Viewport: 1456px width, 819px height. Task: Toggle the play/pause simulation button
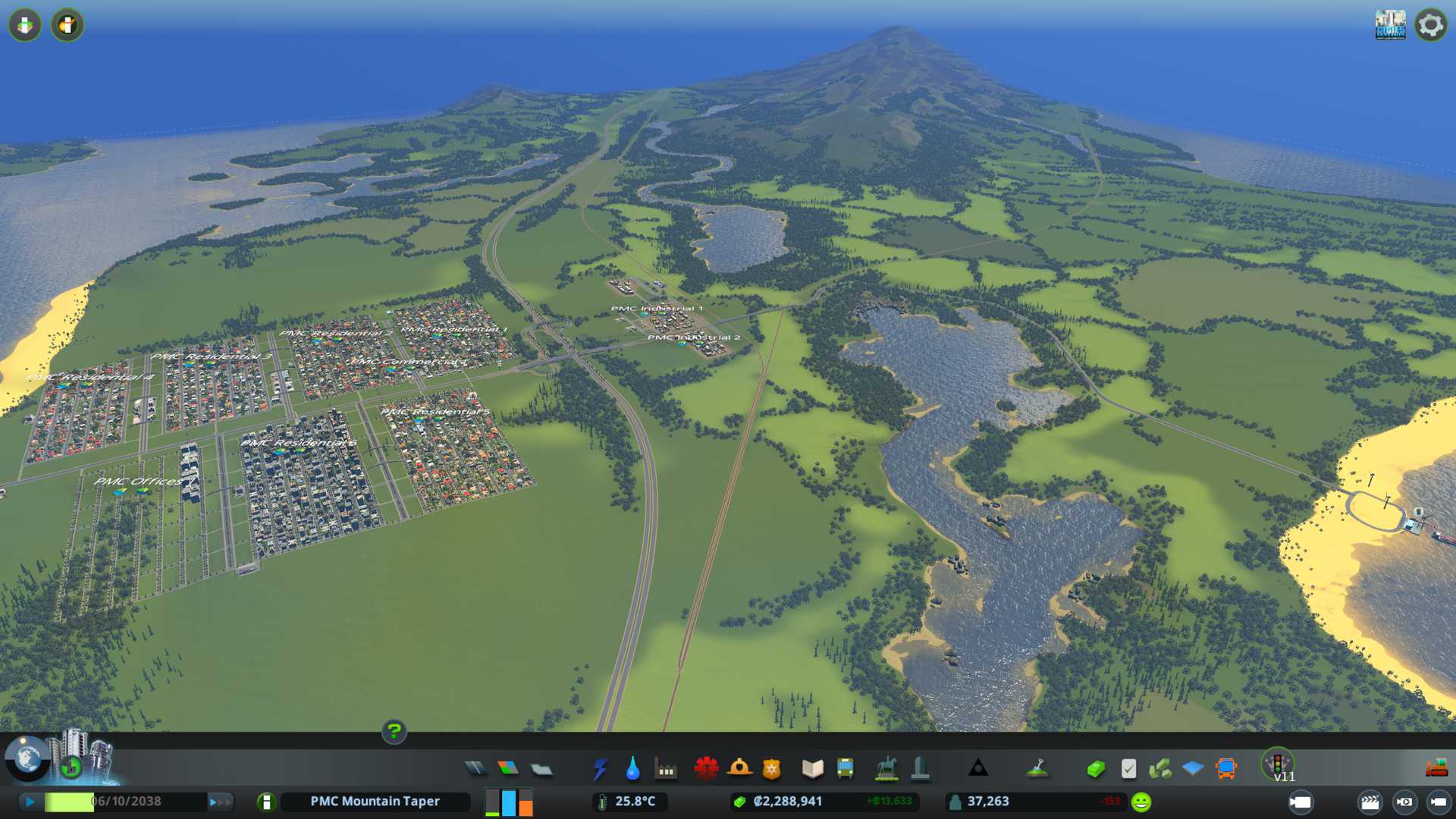pos(30,802)
